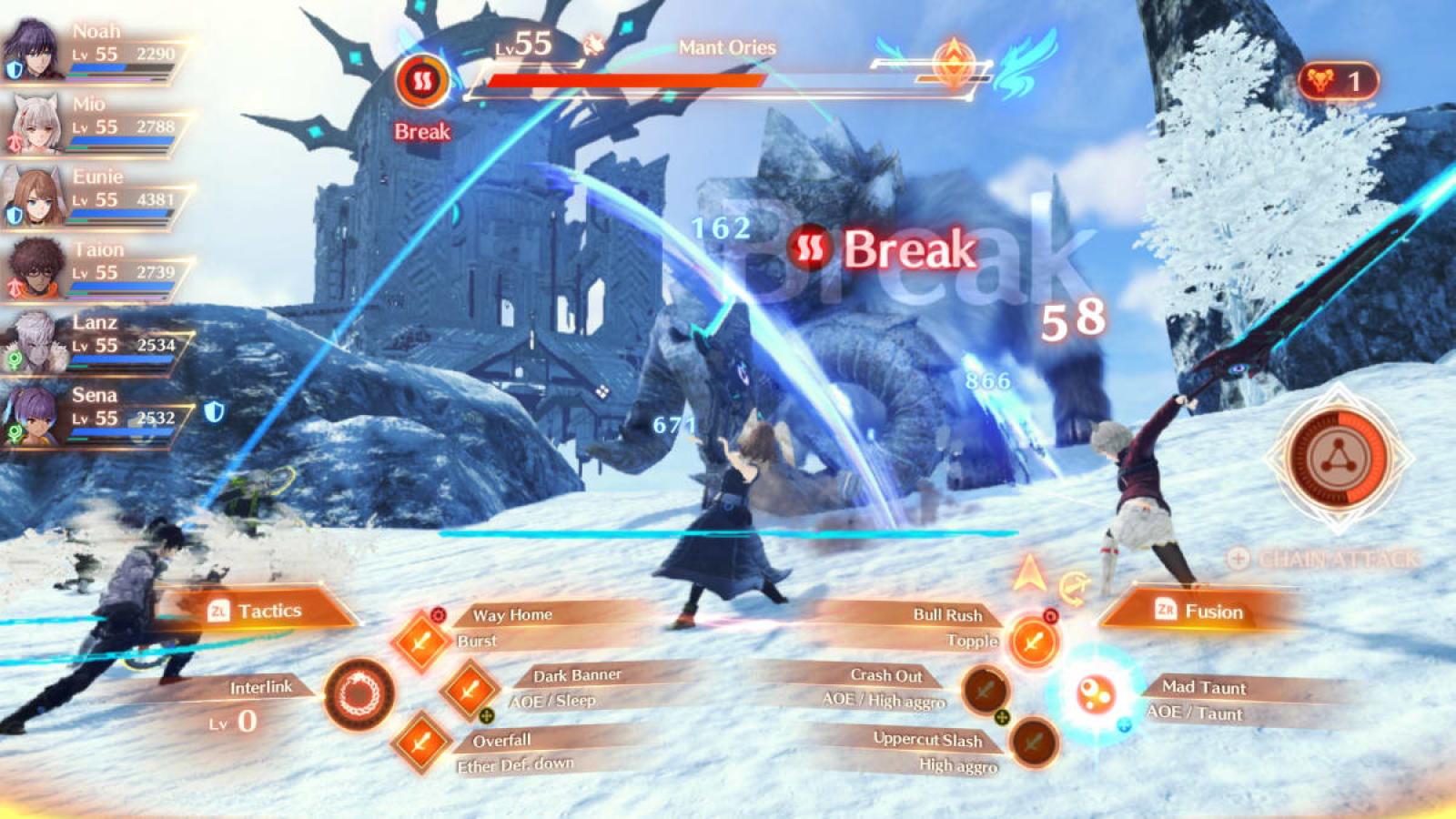Image resolution: width=1456 pixels, height=819 pixels.
Task: Unleash the glowing Mad Taunt talent art
Action: tap(1095, 695)
